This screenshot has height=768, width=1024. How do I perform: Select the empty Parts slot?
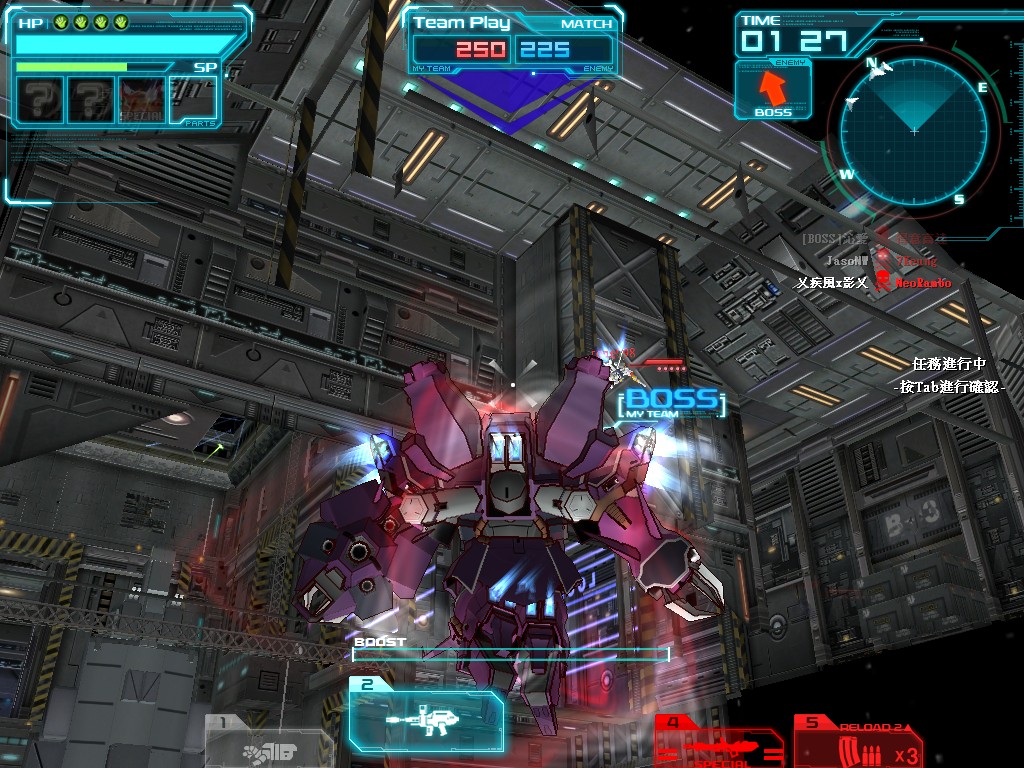pos(193,99)
